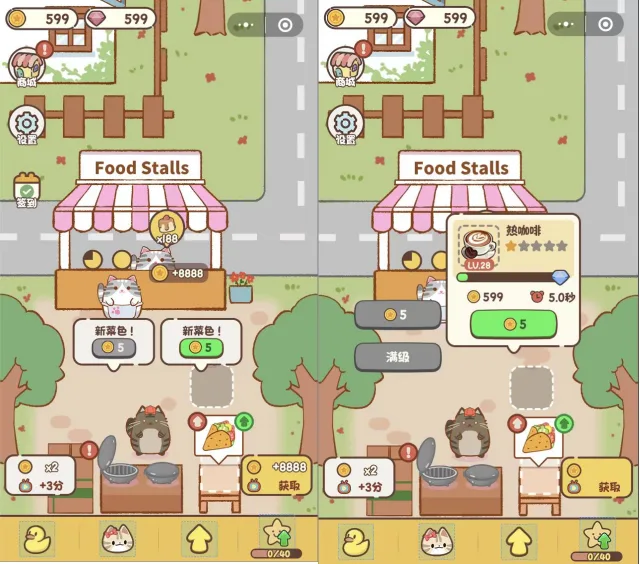Select the 热咖啡 coffee dish thumbnail

[x=477, y=246]
